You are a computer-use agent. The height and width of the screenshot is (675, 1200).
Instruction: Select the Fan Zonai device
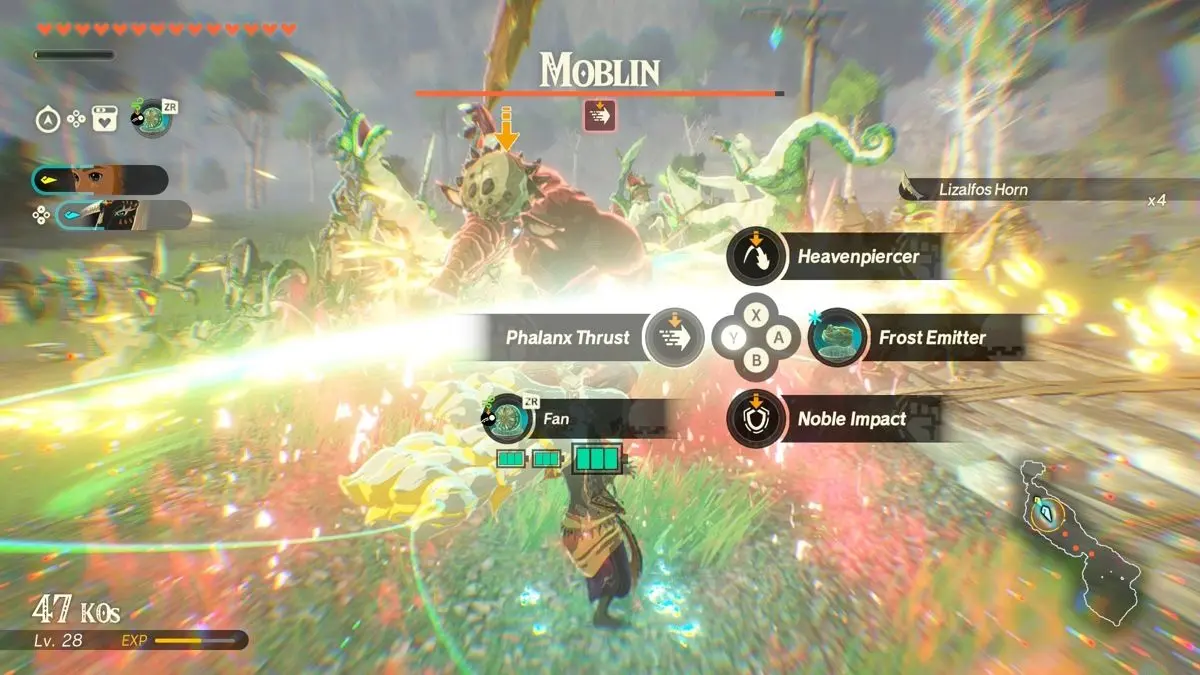[510, 419]
